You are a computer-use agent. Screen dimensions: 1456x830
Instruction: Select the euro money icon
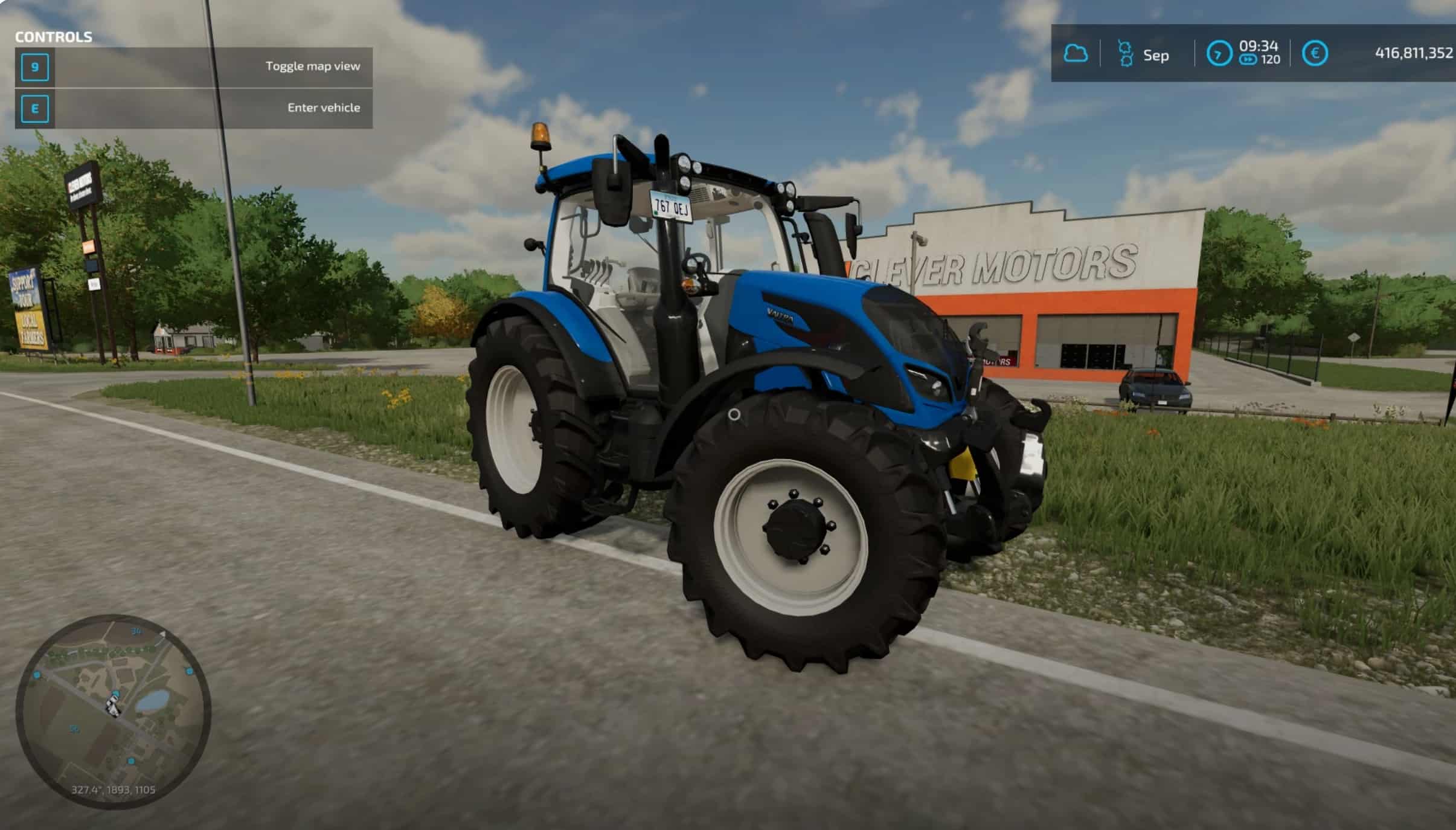click(x=1315, y=54)
